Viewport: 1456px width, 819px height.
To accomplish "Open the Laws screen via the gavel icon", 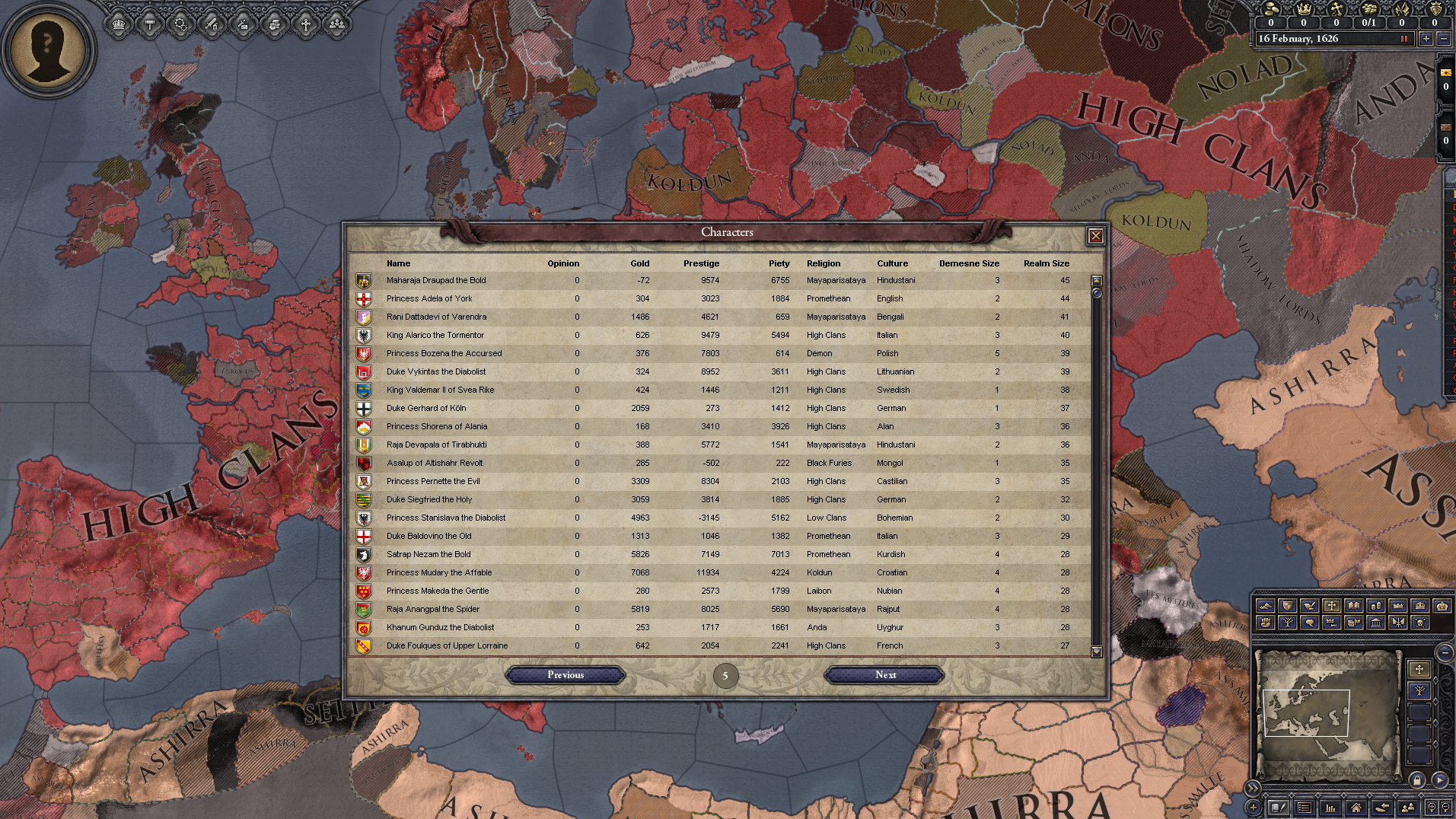I will (149, 24).
